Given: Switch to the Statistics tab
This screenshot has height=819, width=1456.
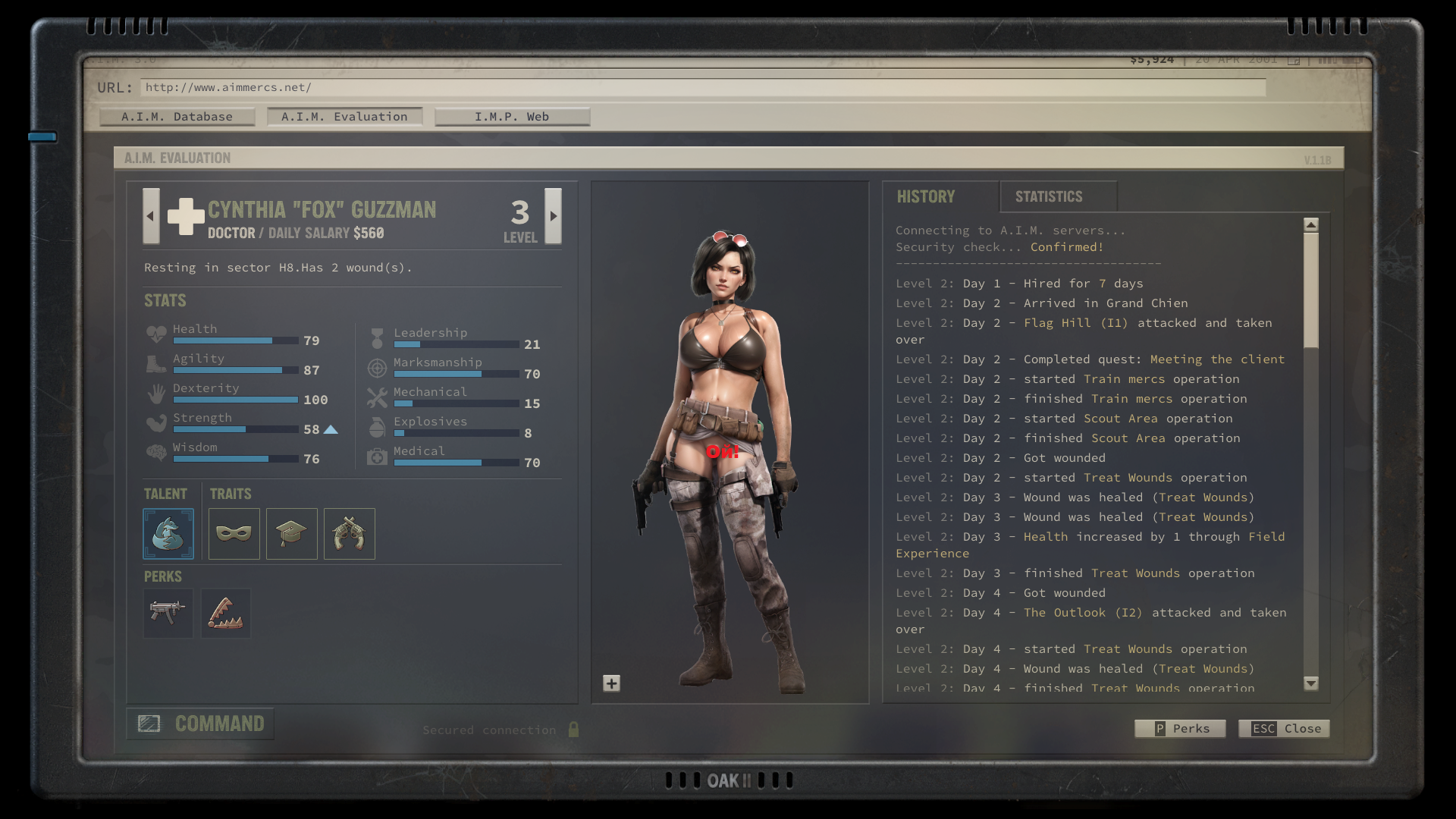Looking at the screenshot, I should (1049, 197).
